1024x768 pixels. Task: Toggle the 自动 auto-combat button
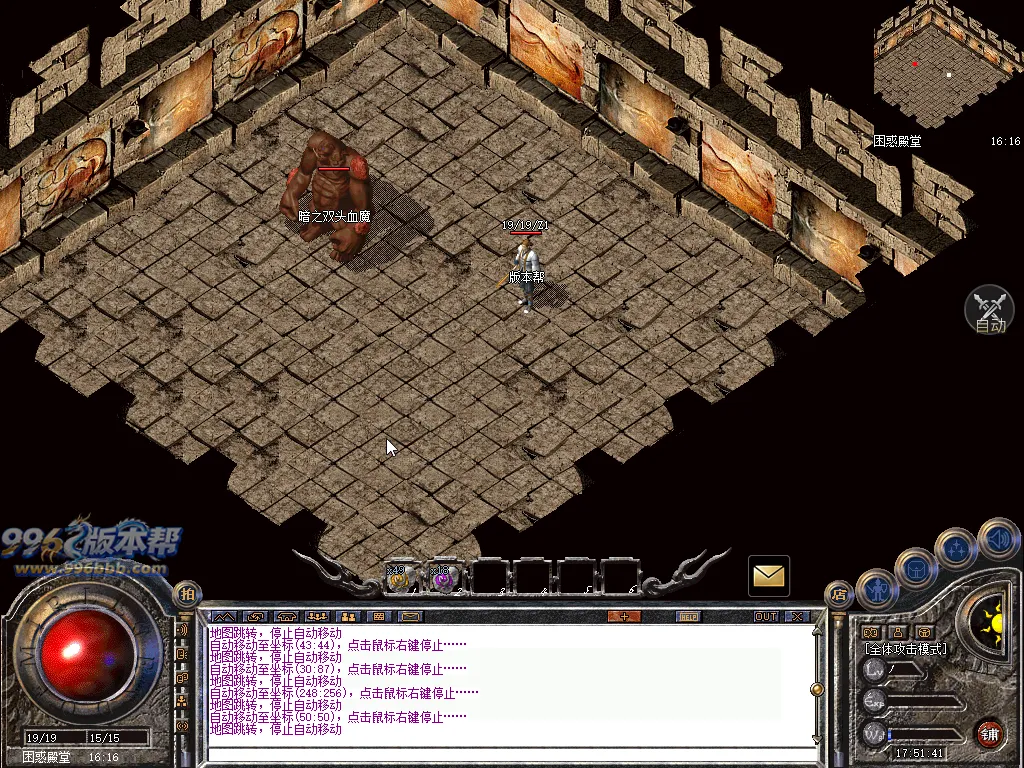[x=989, y=310]
